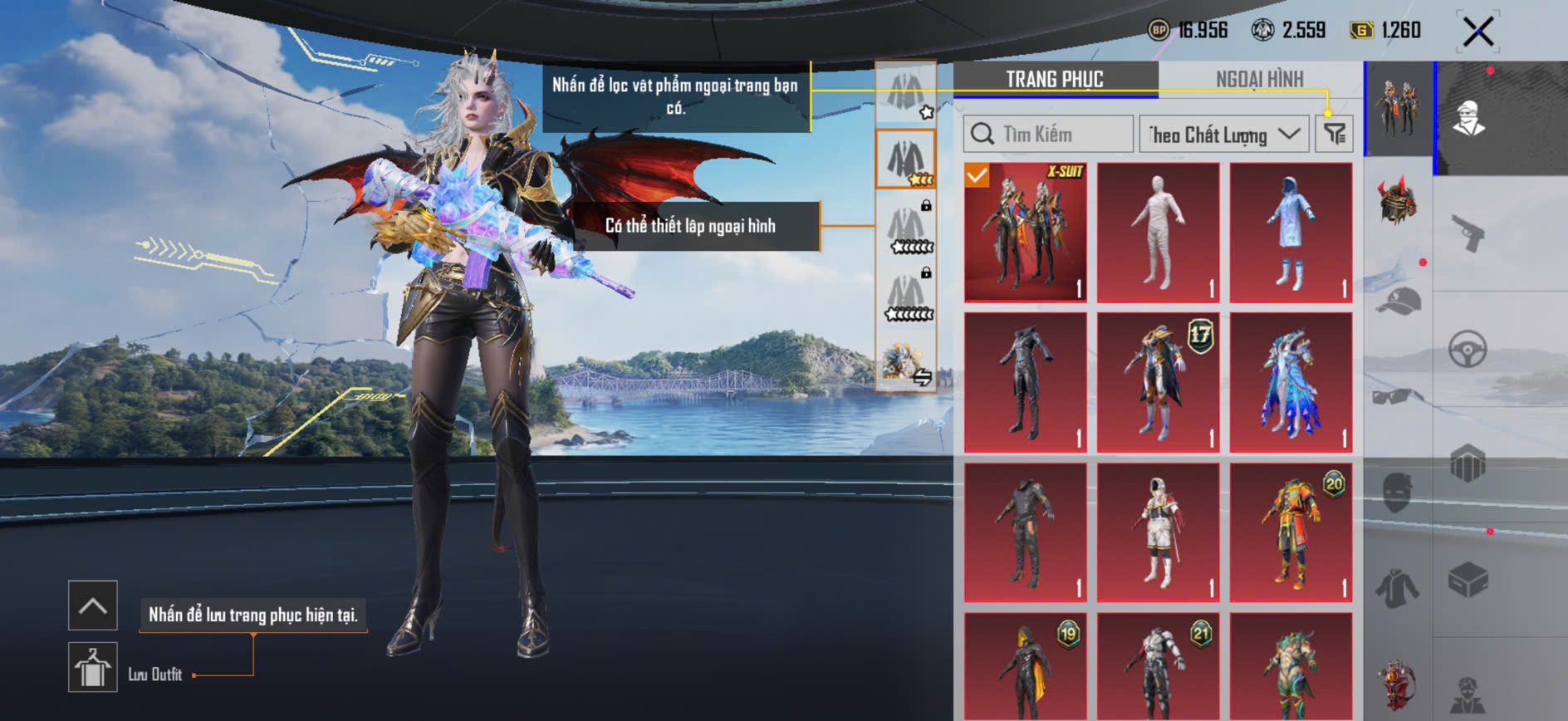Open the pistol weapon skins category

coord(1468,233)
